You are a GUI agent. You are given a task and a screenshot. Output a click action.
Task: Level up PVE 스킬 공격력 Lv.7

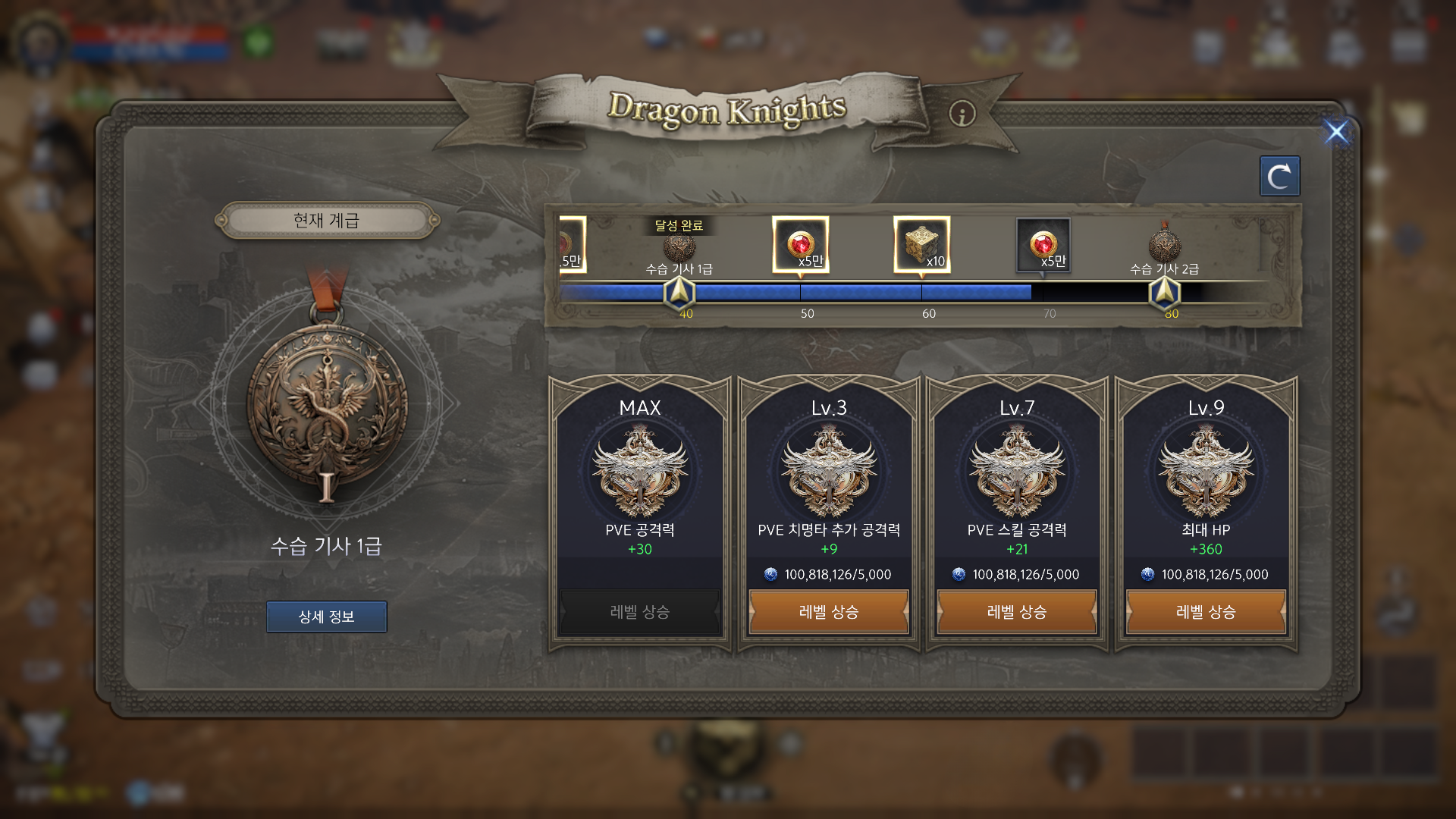[x=1017, y=612]
